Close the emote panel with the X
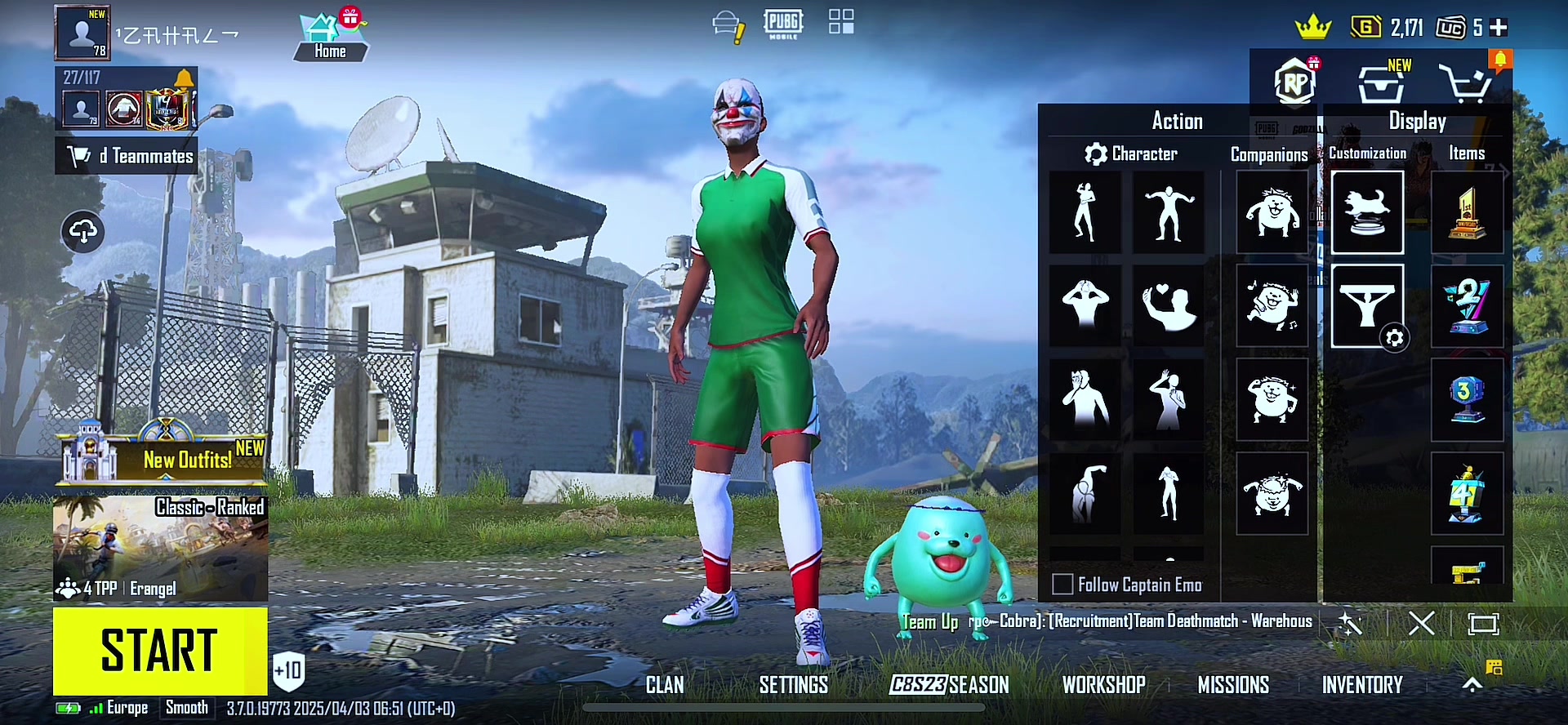The image size is (1568, 725). coord(1421,625)
